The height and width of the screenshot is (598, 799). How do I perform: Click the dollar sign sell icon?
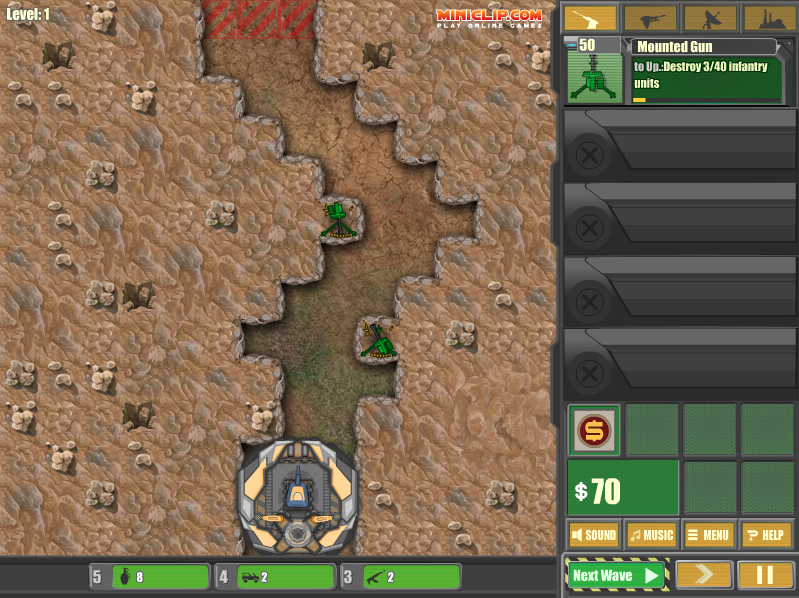tap(594, 431)
